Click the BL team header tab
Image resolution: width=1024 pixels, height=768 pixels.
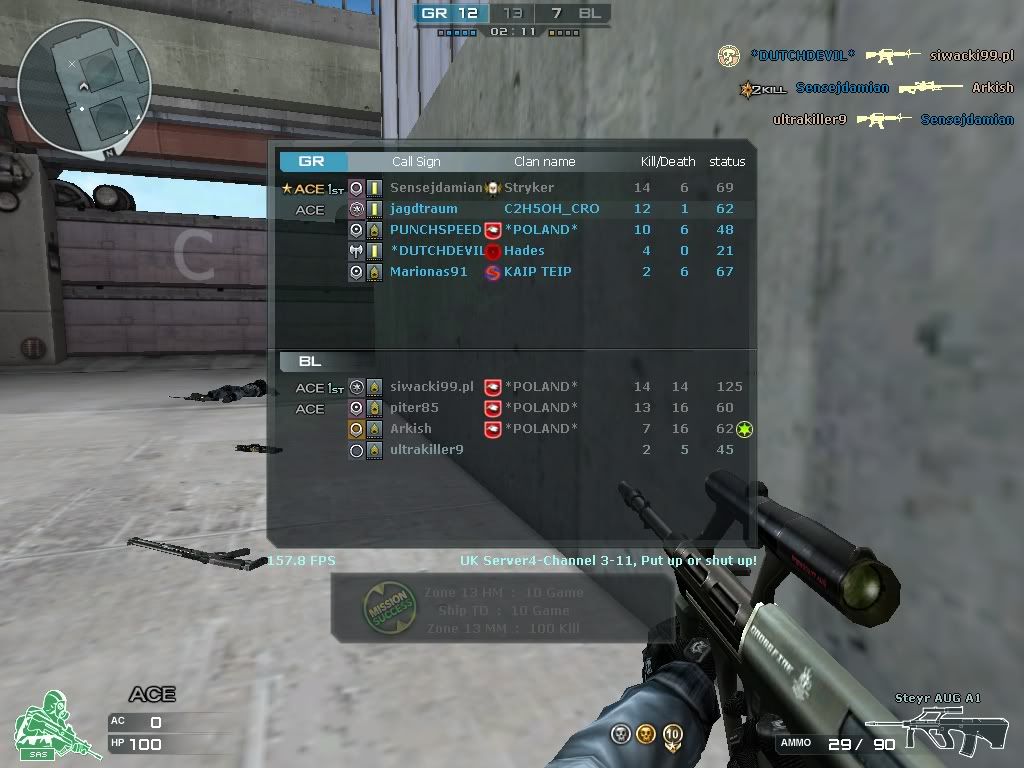click(x=310, y=362)
